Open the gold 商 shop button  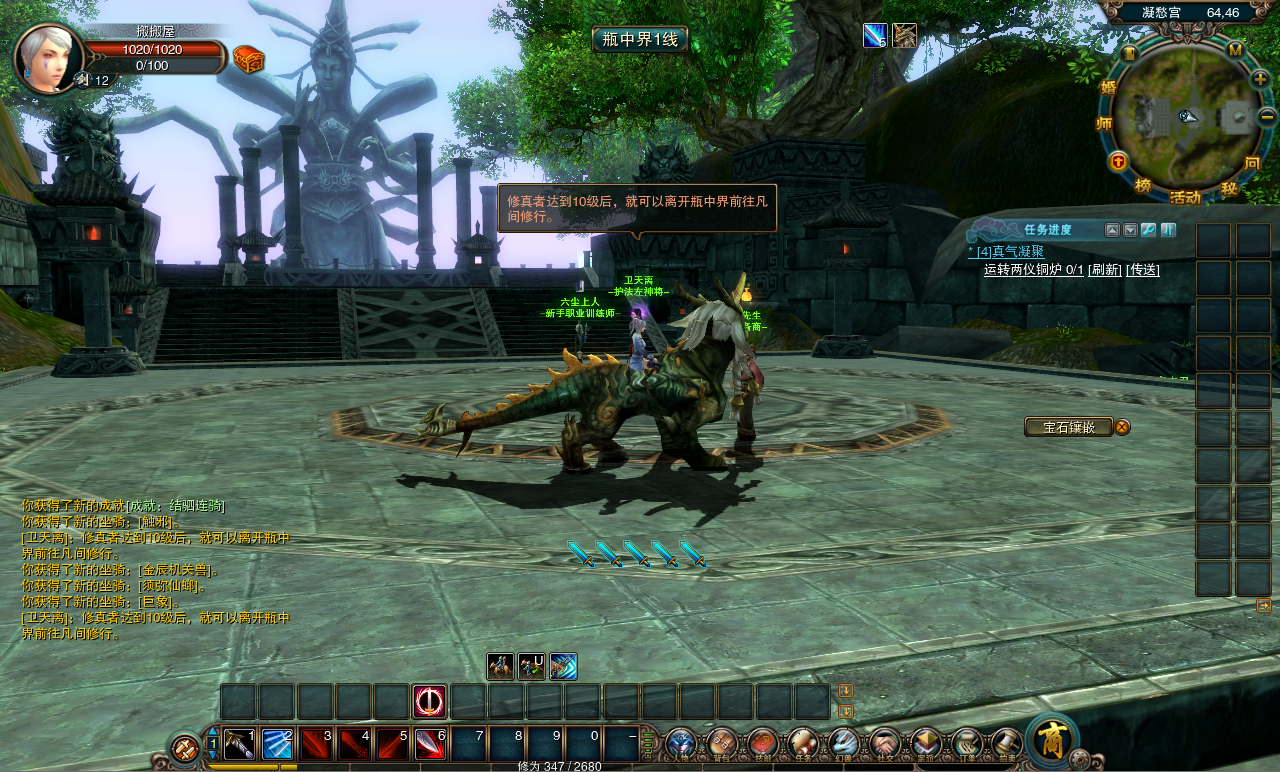pyautogui.click(x=1050, y=740)
